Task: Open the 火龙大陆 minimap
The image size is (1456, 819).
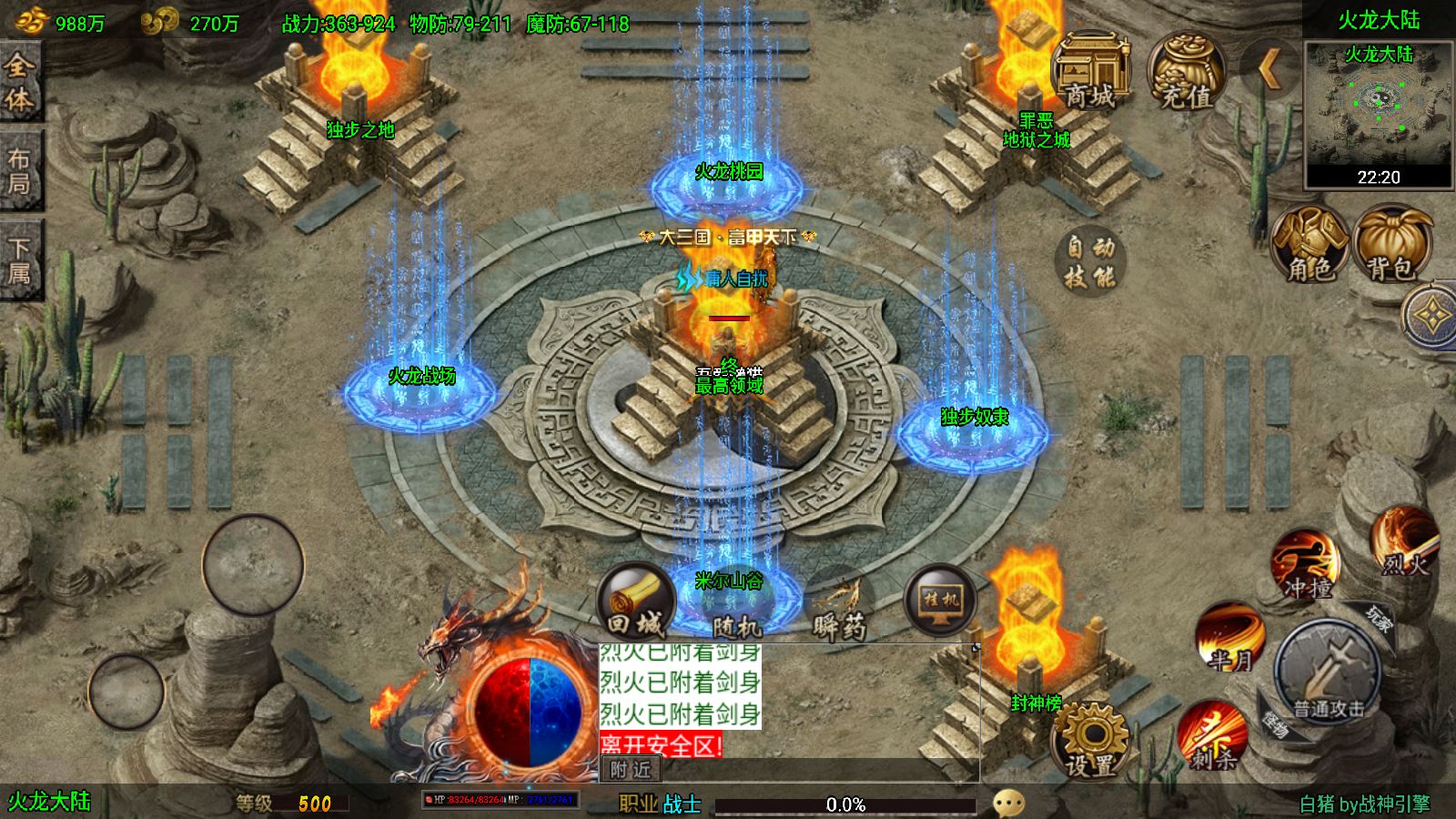Action: [1378, 113]
